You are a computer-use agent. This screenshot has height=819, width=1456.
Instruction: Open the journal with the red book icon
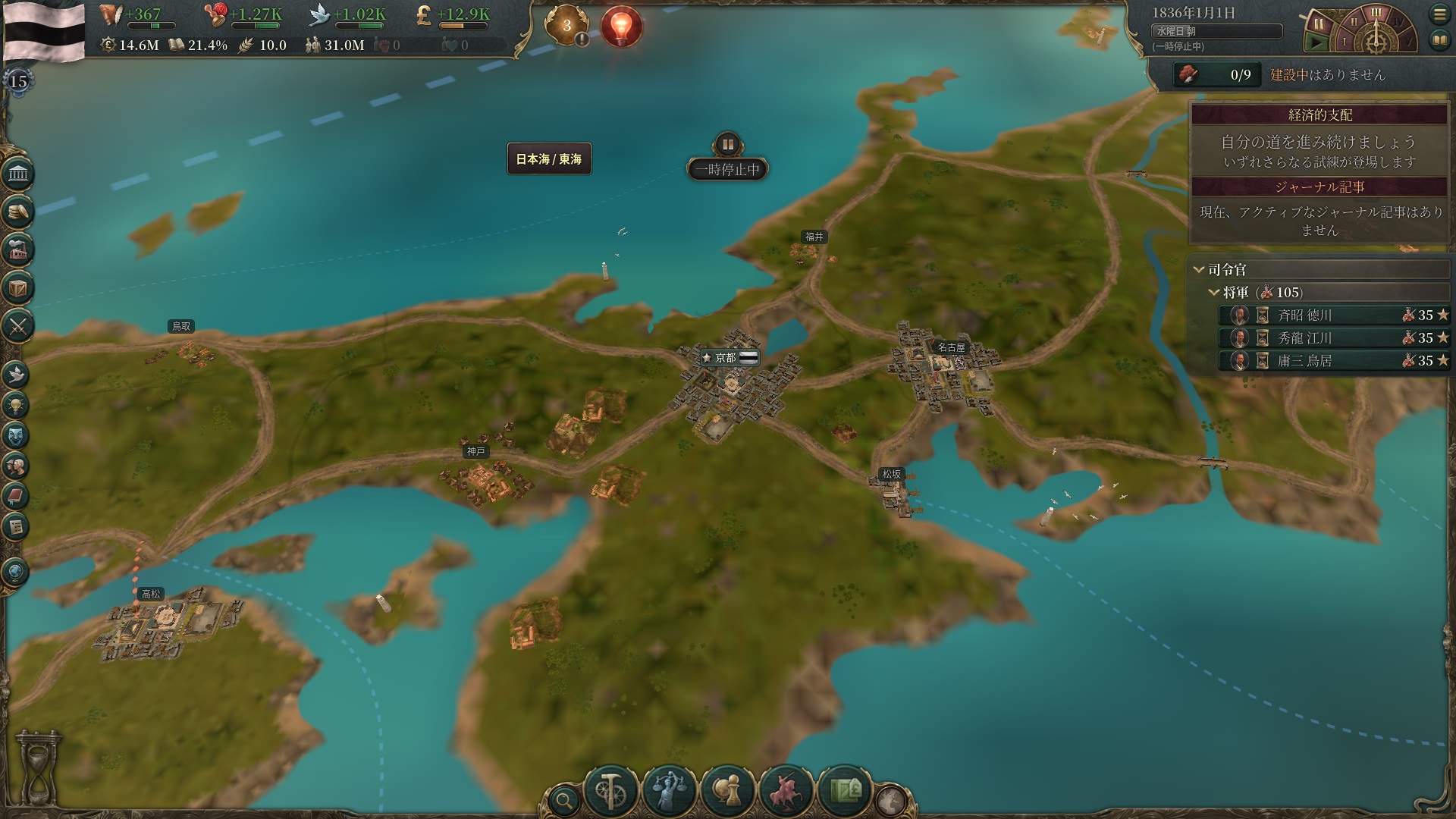[16, 496]
